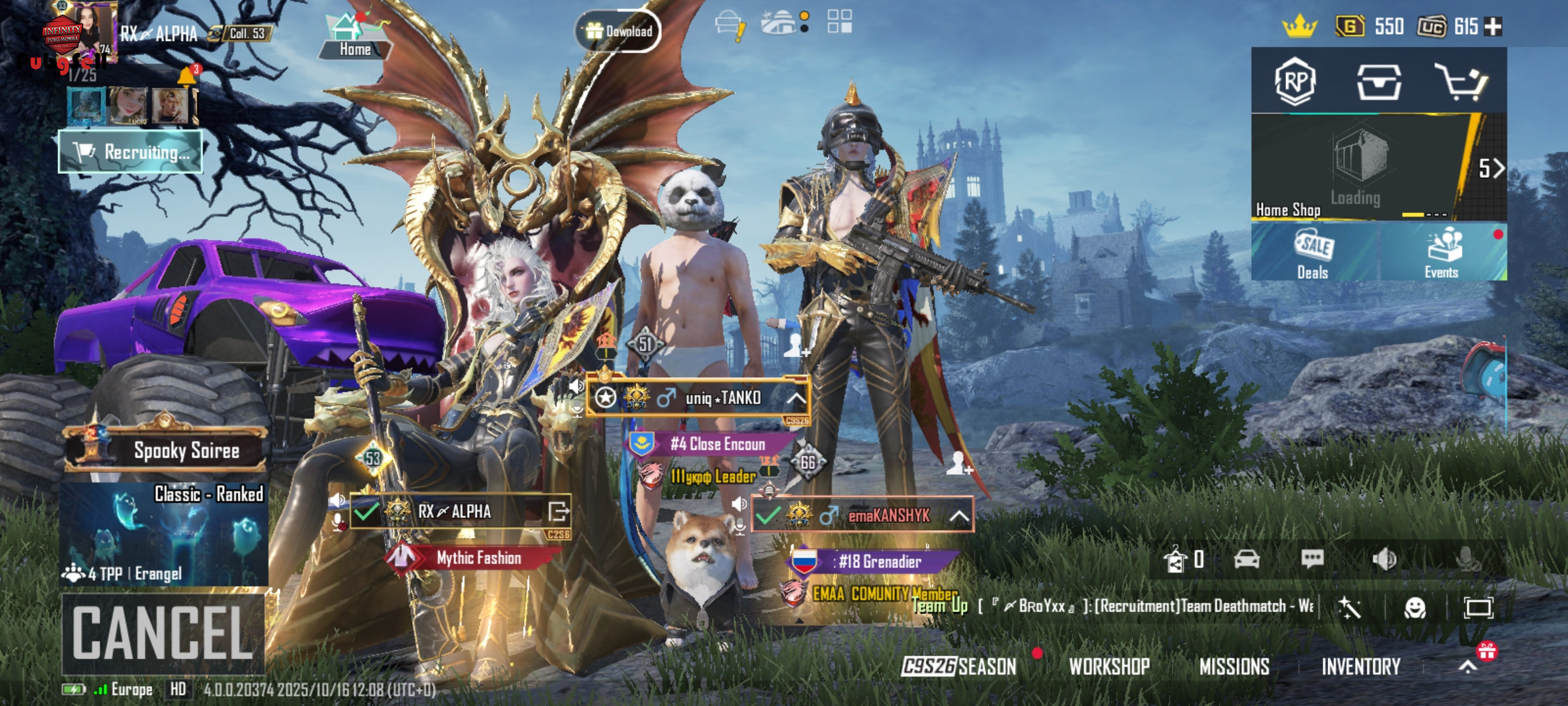
Task: Open the Royale Pass RP icon
Action: point(1295,81)
